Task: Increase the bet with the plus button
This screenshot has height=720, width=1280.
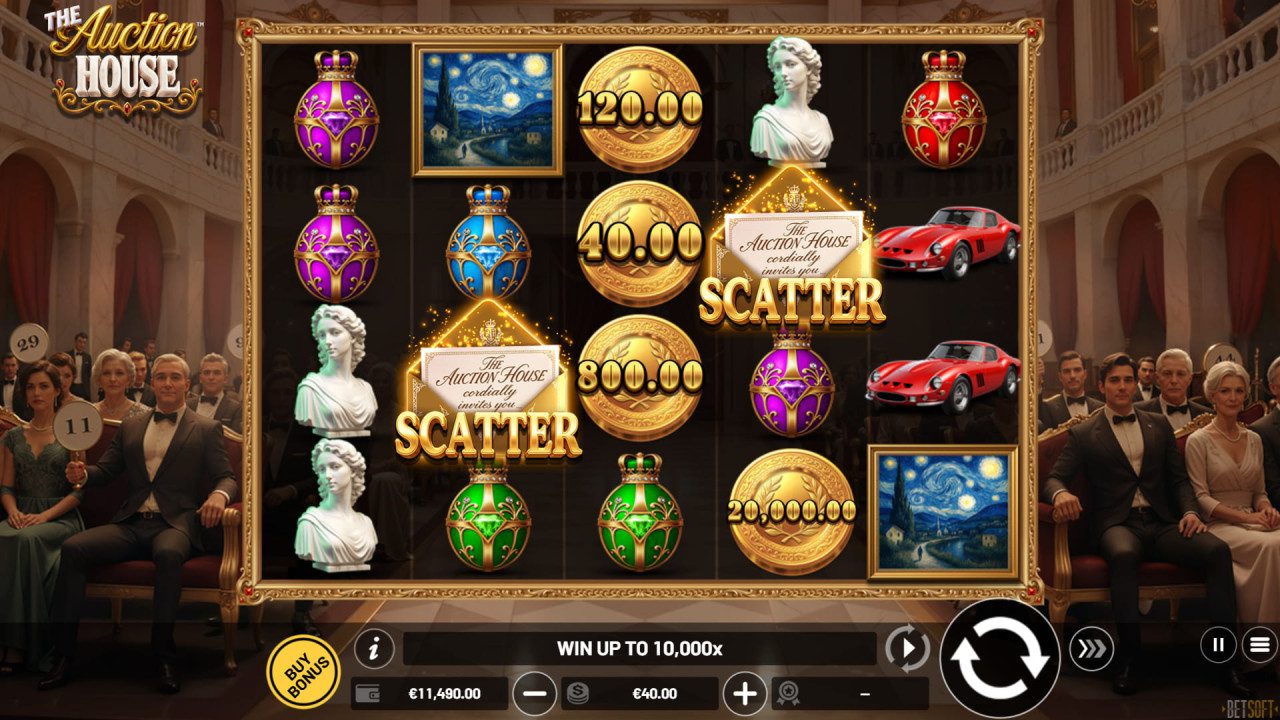Action: click(x=745, y=690)
